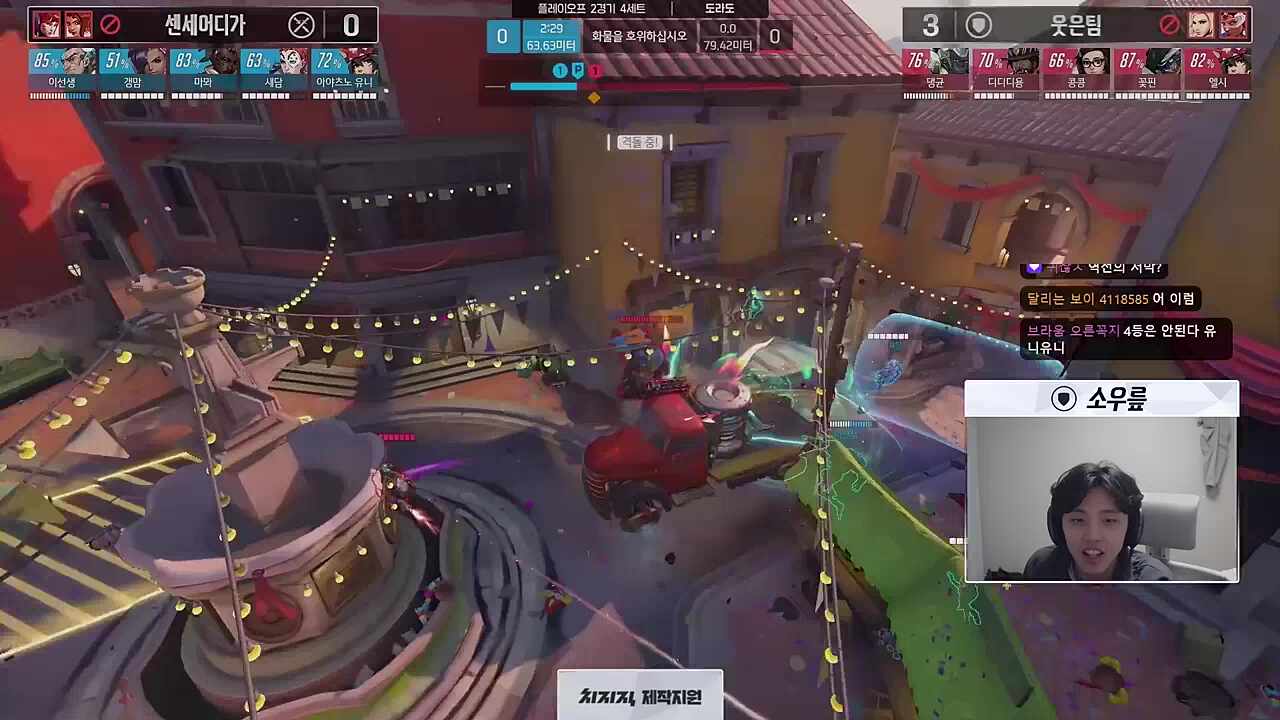Select player 콩콩's portrait card
The width and height of the screenshot is (1280, 720).
point(1077,69)
